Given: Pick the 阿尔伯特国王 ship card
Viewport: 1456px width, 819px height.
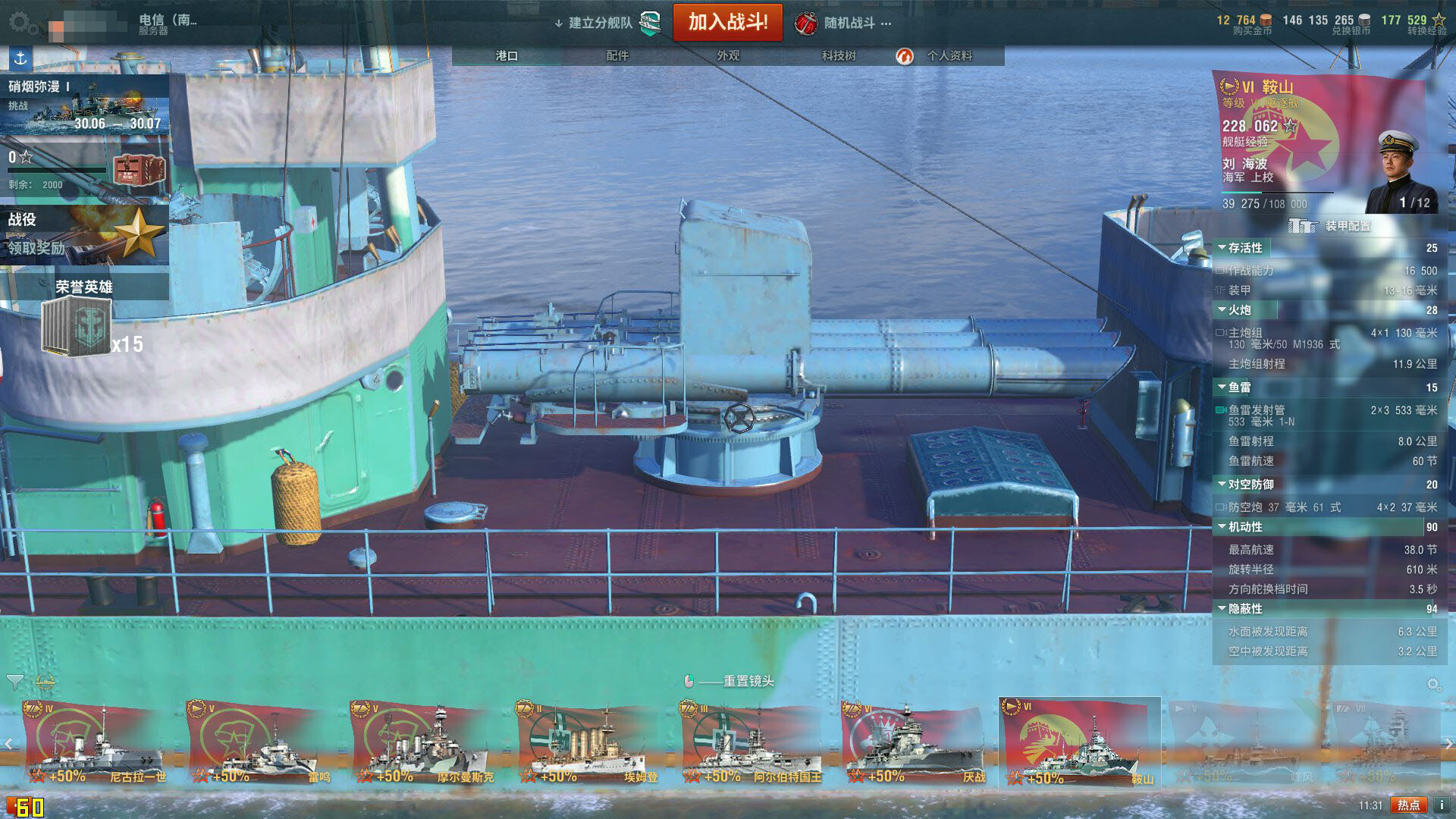Looking at the screenshot, I should pos(751,743).
